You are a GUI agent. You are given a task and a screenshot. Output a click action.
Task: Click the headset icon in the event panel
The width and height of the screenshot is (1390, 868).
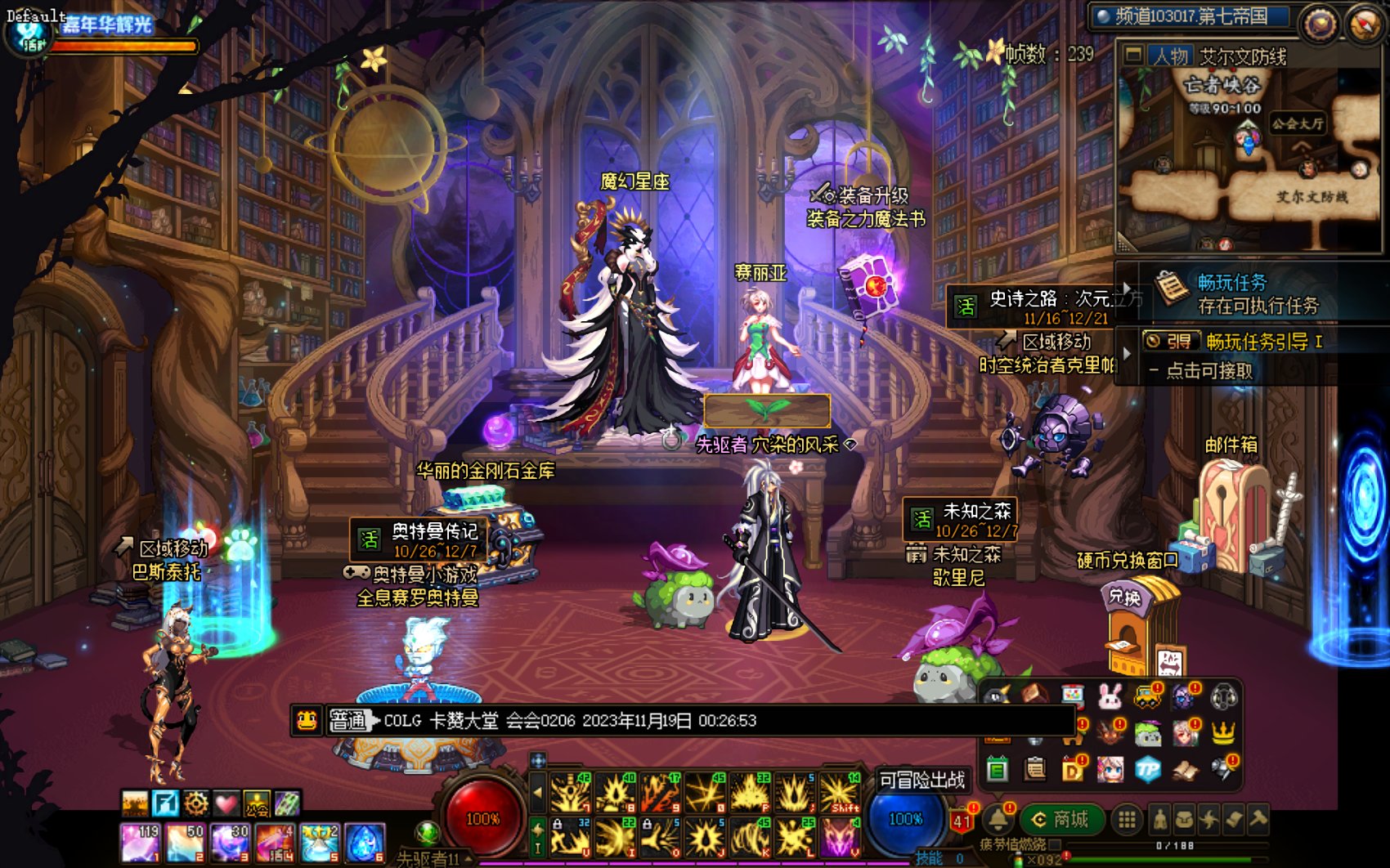coord(1223,697)
